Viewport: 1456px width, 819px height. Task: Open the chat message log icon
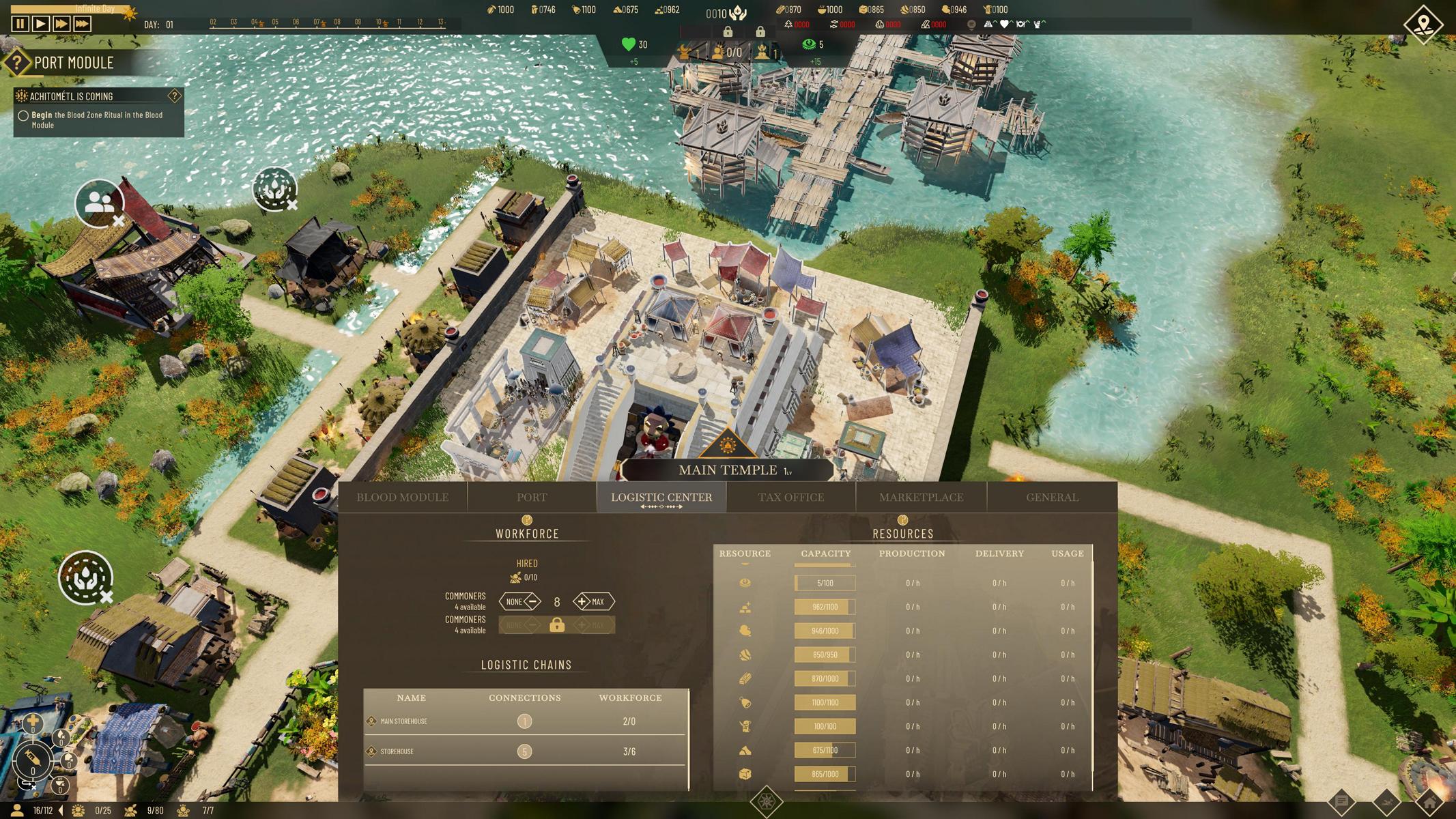(x=1341, y=802)
